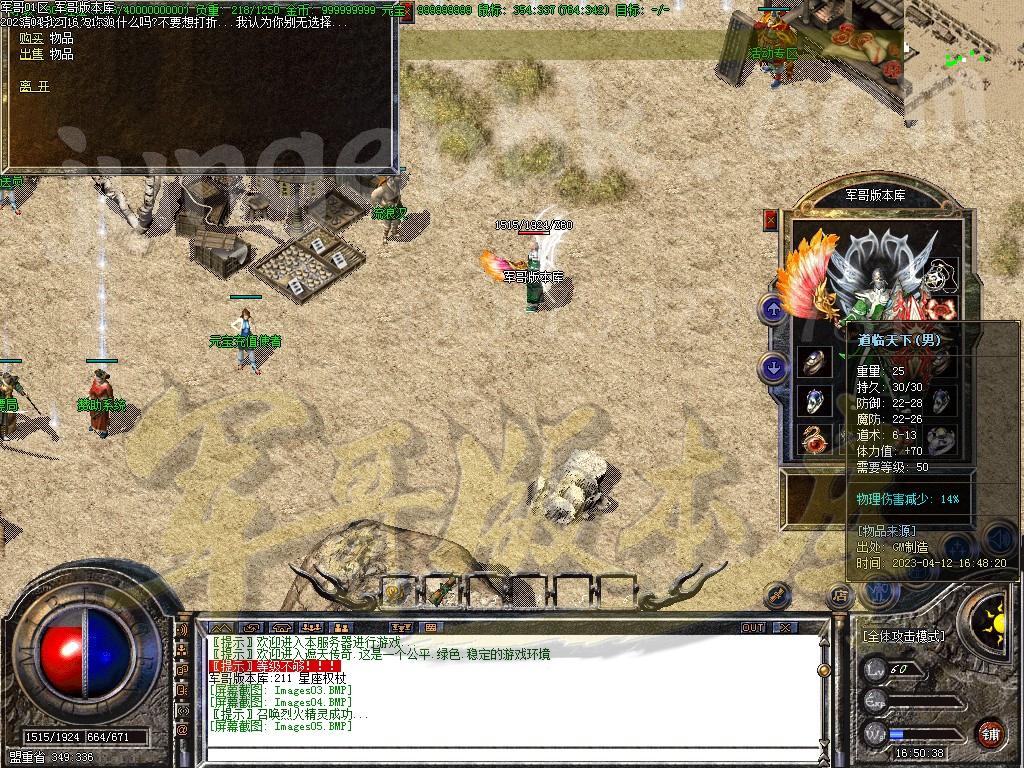Select 离开 to leave the merchant dialogue
Viewport: 1024px width, 768px height.
click(x=34, y=86)
